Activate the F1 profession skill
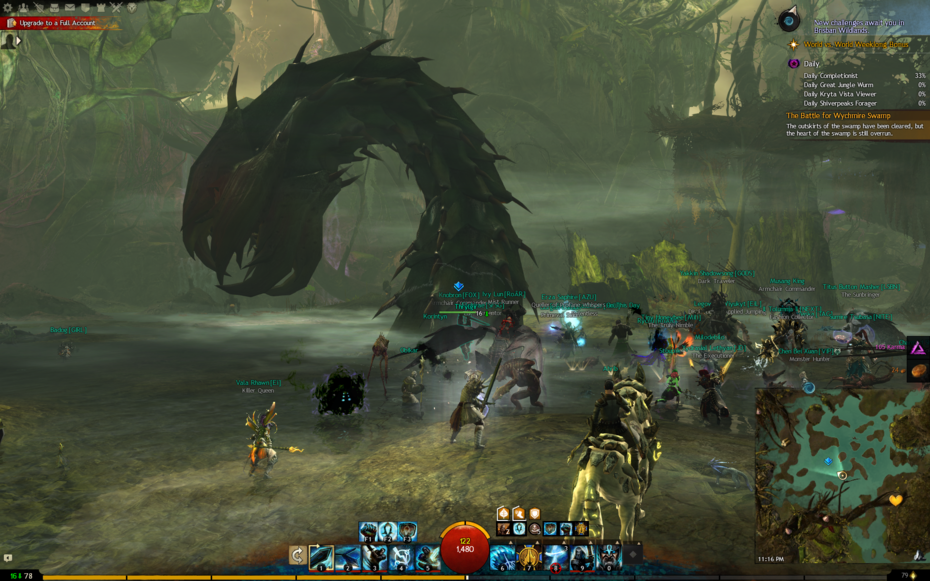930x581 pixels. coord(368,532)
